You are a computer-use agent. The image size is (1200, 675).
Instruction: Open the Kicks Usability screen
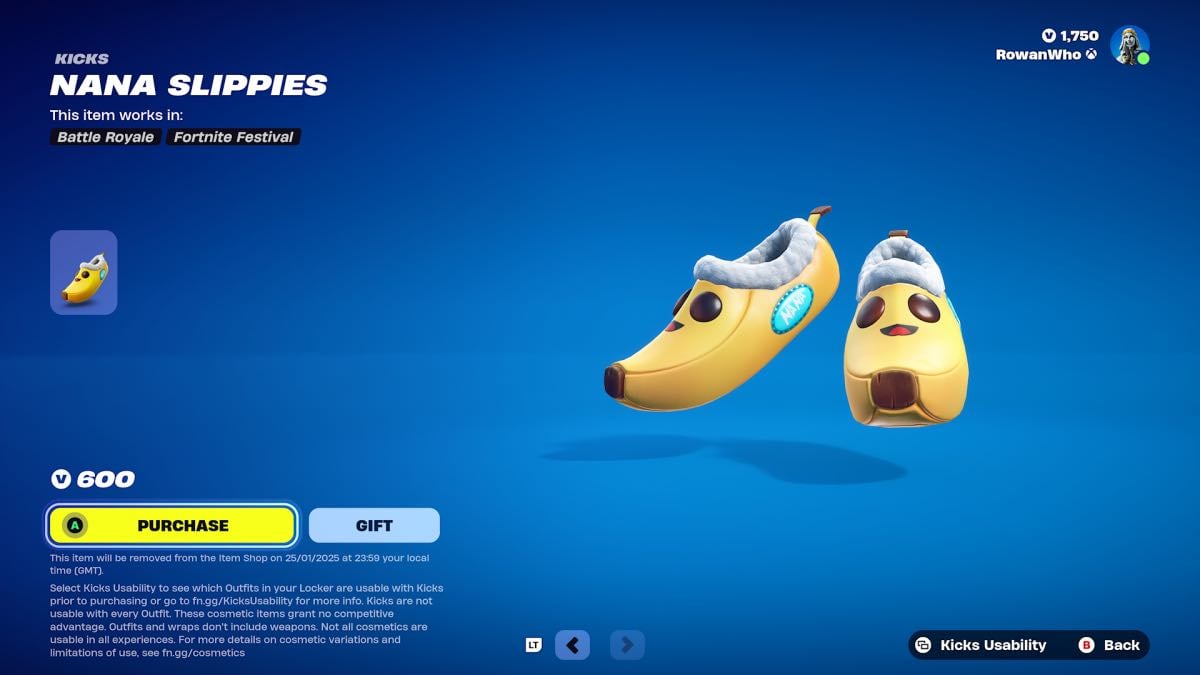pos(981,645)
